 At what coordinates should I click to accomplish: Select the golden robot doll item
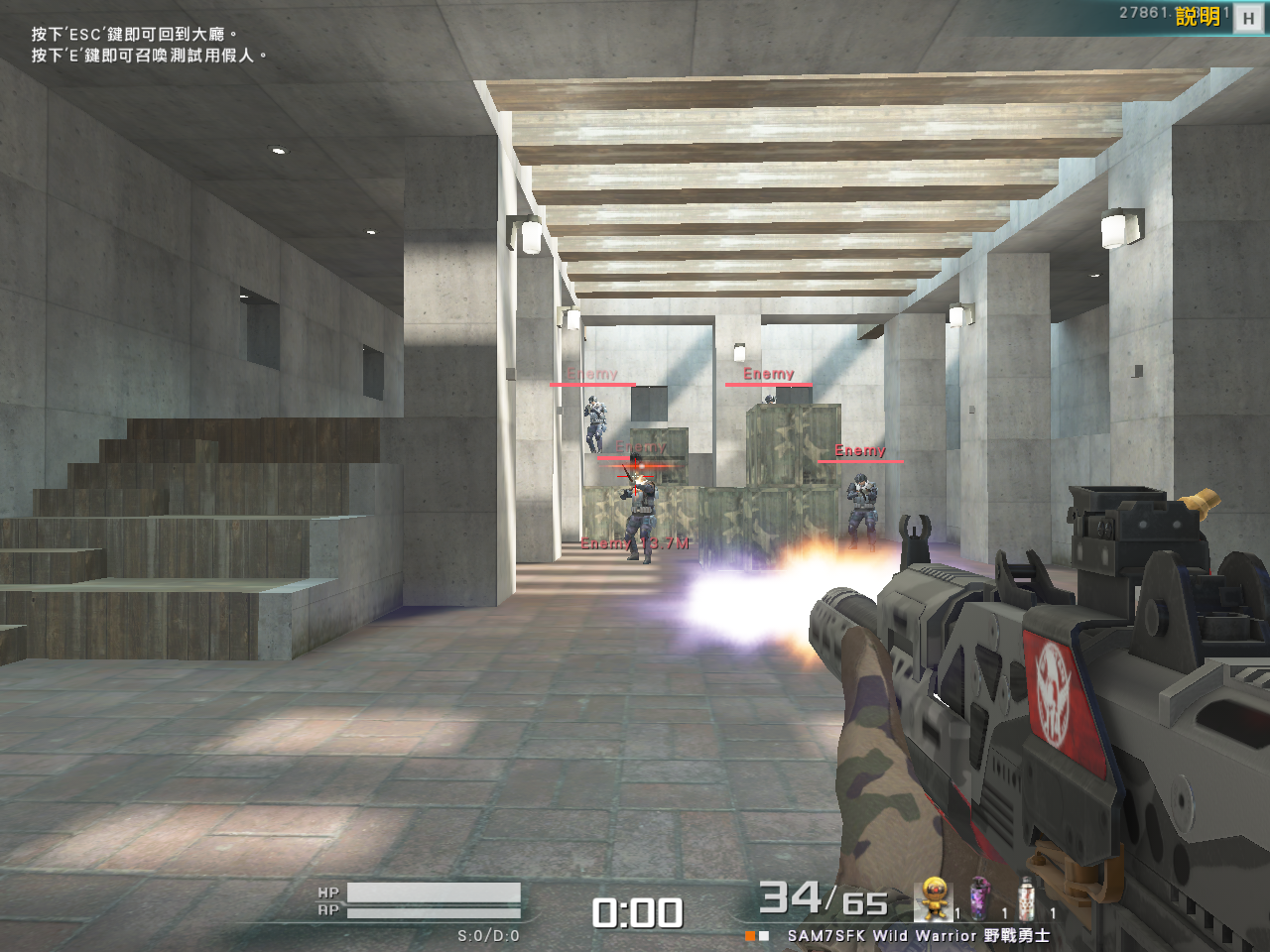click(x=934, y=898)
